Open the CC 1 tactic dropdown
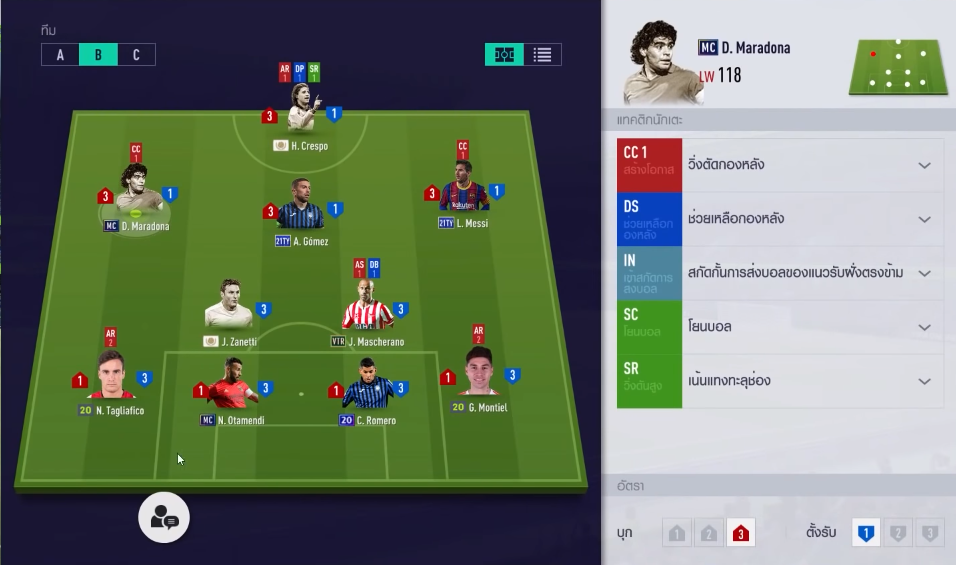This screenshot has height=565, width=956. click(x=924, y=165)
